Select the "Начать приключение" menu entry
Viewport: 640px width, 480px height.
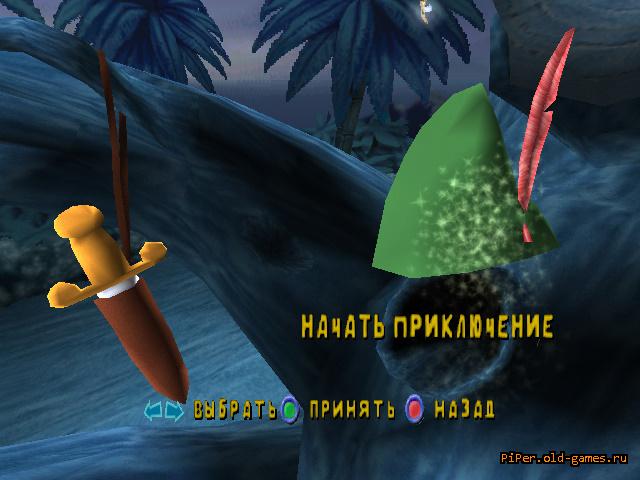(x=427, y=326)
